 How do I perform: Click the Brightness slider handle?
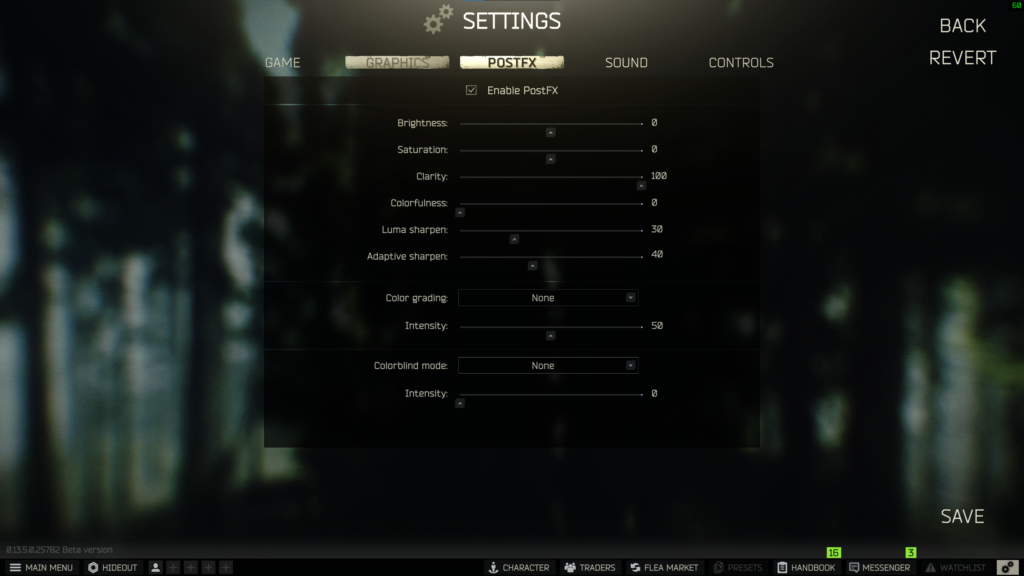click(x=550, y=132)
